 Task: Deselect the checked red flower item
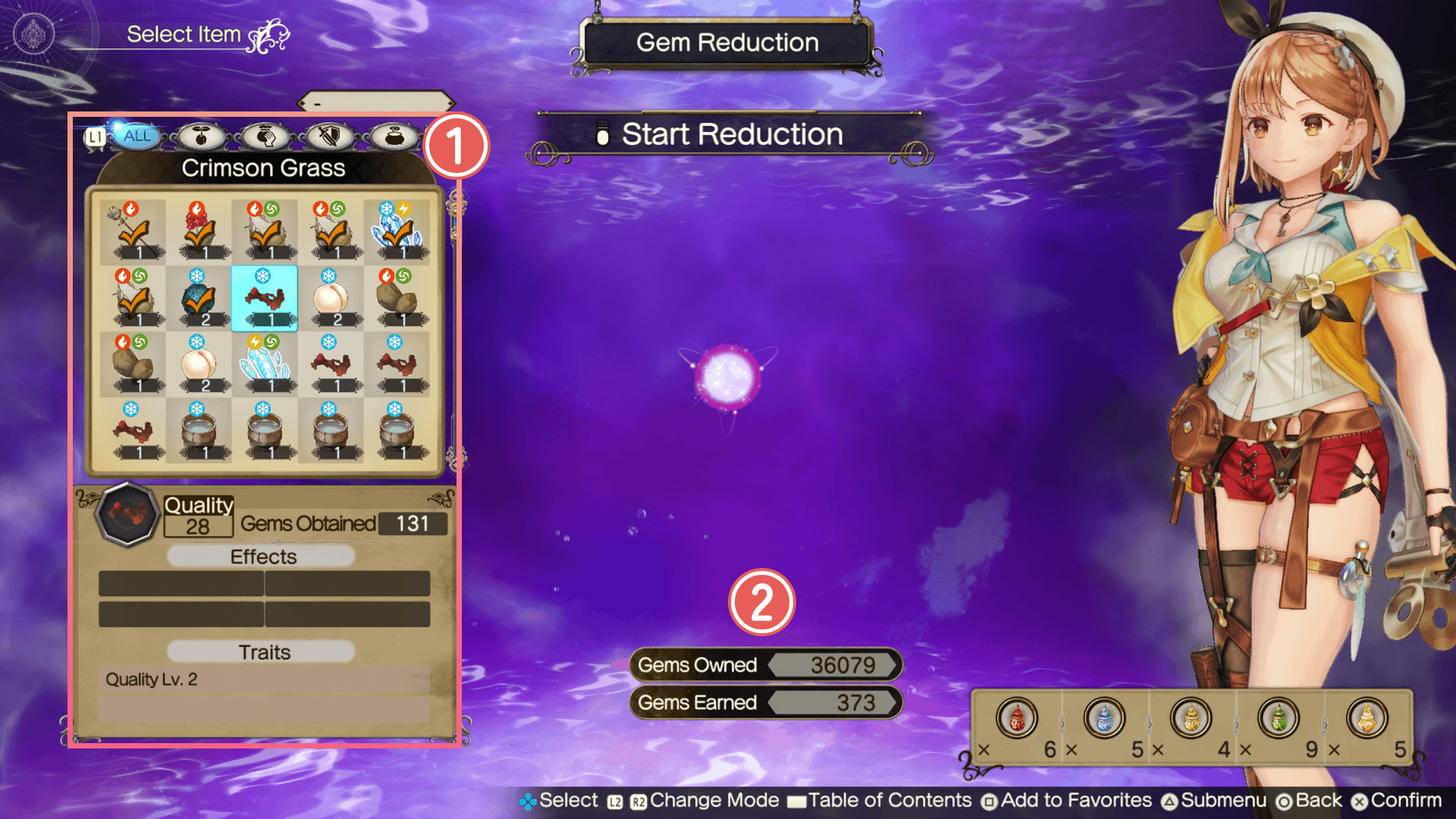pyautogui.click(x=199, y=231)
